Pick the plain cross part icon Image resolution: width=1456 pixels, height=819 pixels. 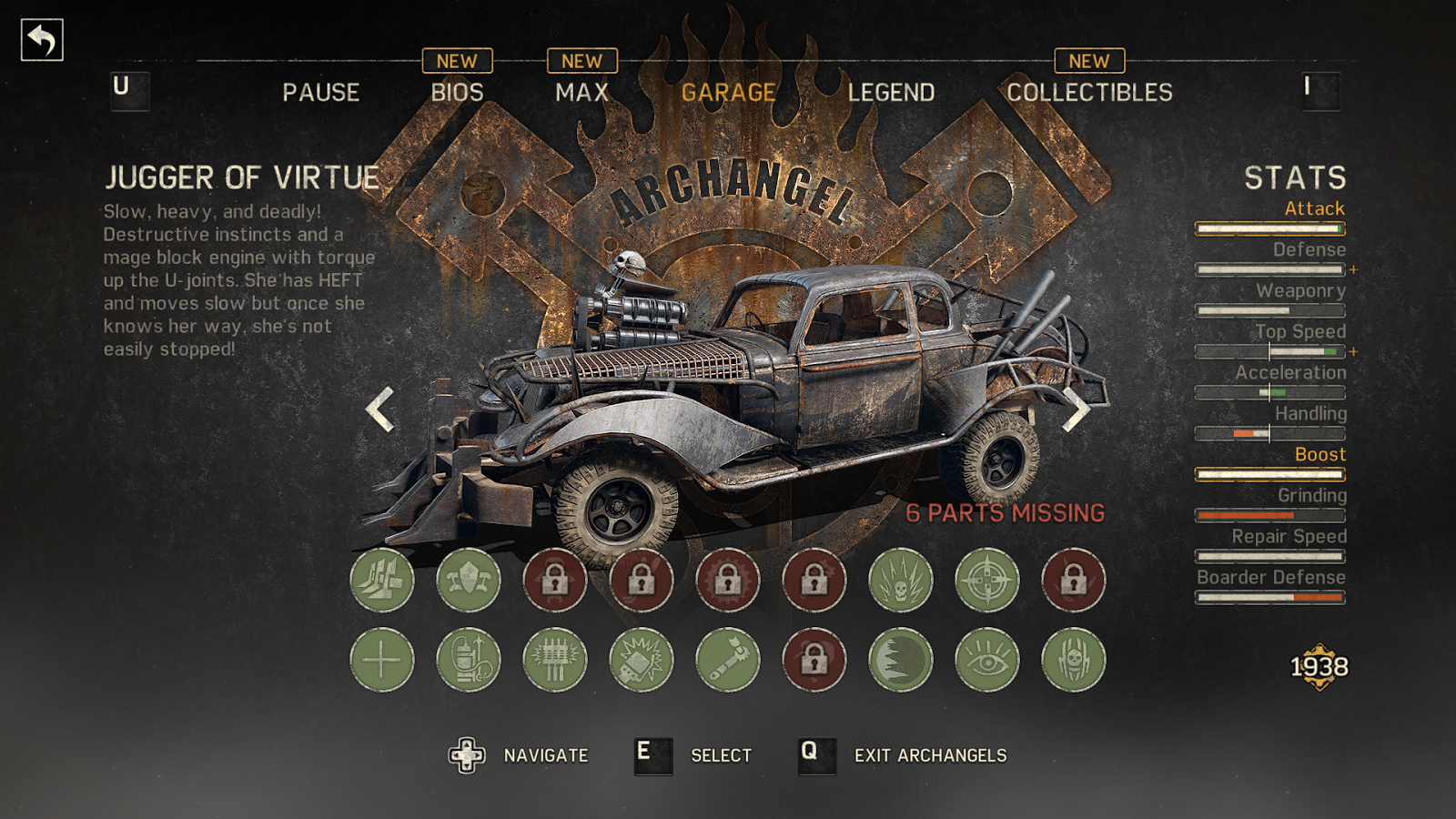pyautogui.click(x=382, y=660)
